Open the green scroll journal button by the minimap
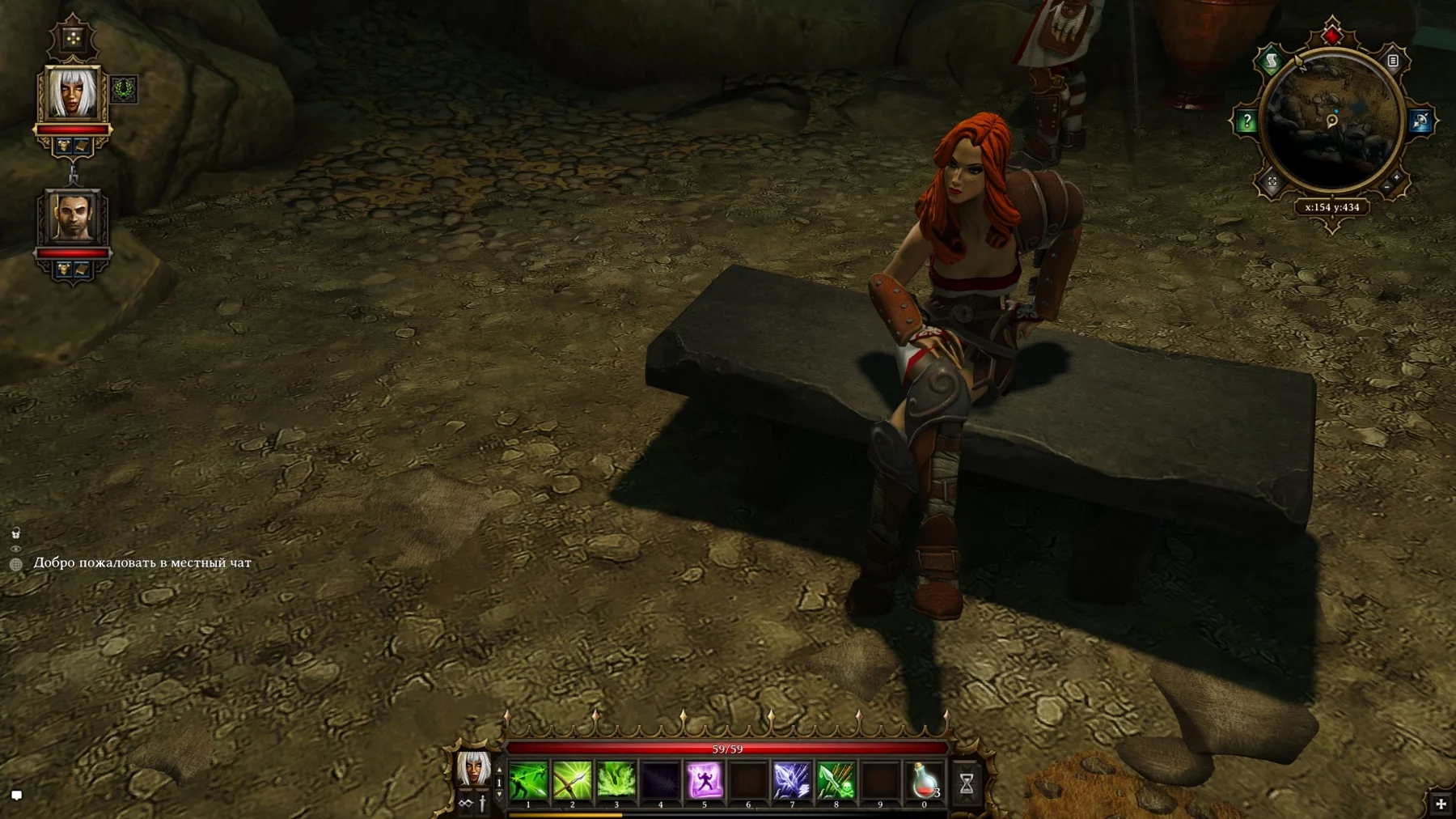Viewport: 1456px width, 819px height. point(1272,62)
